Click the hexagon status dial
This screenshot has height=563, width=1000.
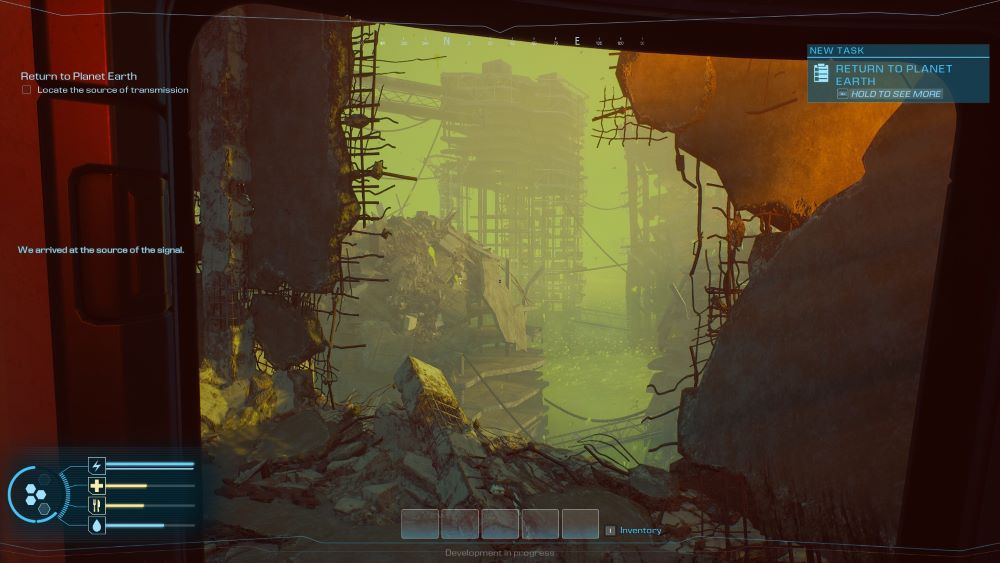(x=37, y=494)
